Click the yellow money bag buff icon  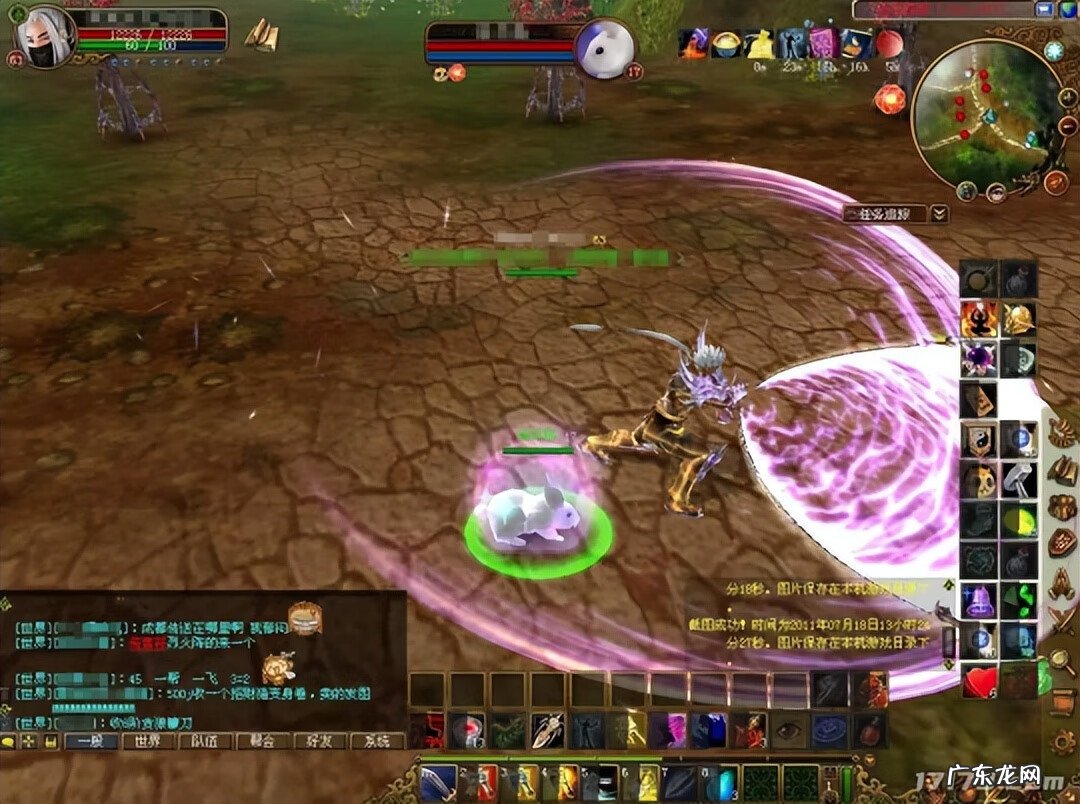tap(760, 44)
